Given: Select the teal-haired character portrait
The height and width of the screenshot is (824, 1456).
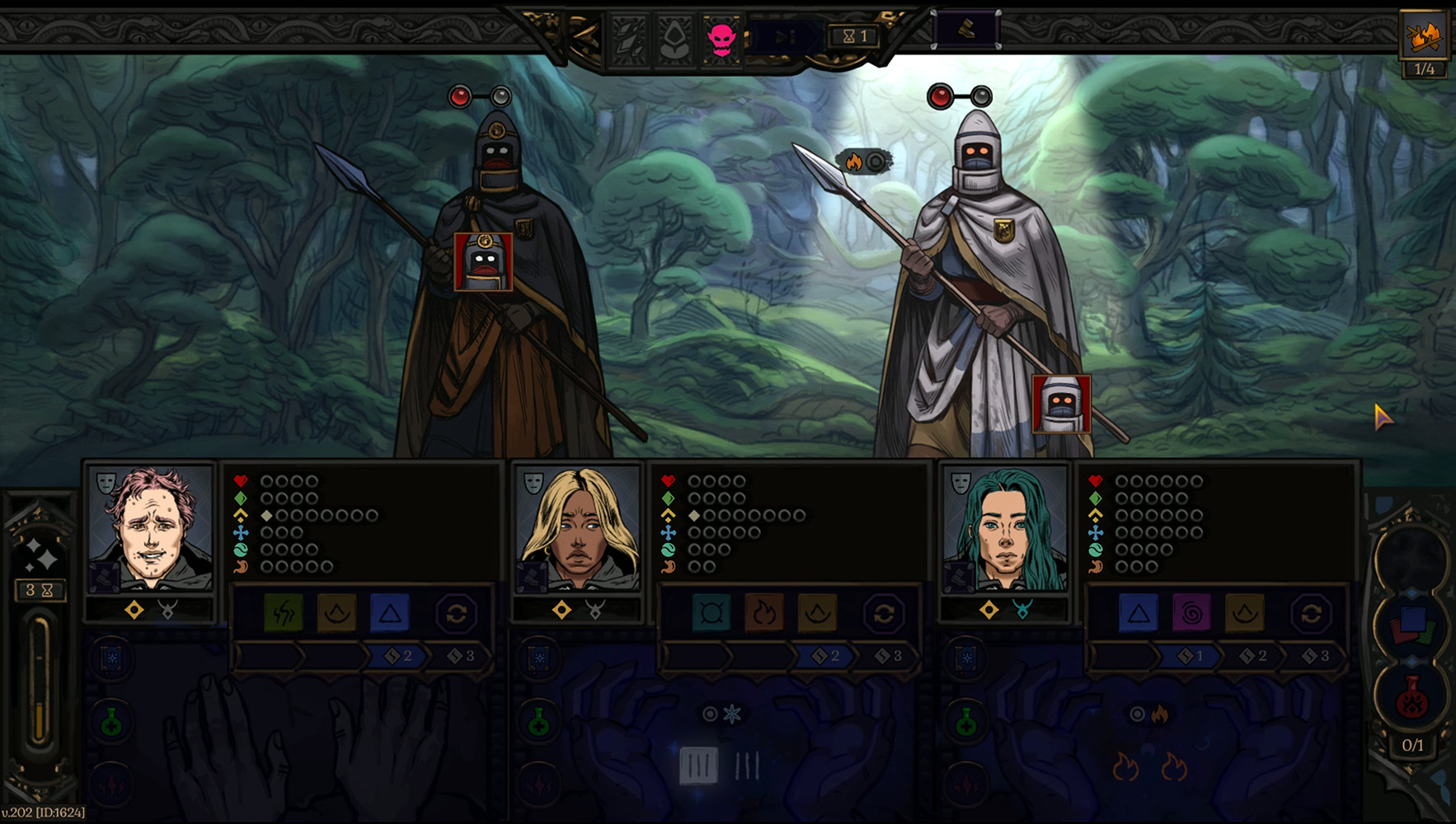Looking at the screenshot, I should [x=1004, y=528].
